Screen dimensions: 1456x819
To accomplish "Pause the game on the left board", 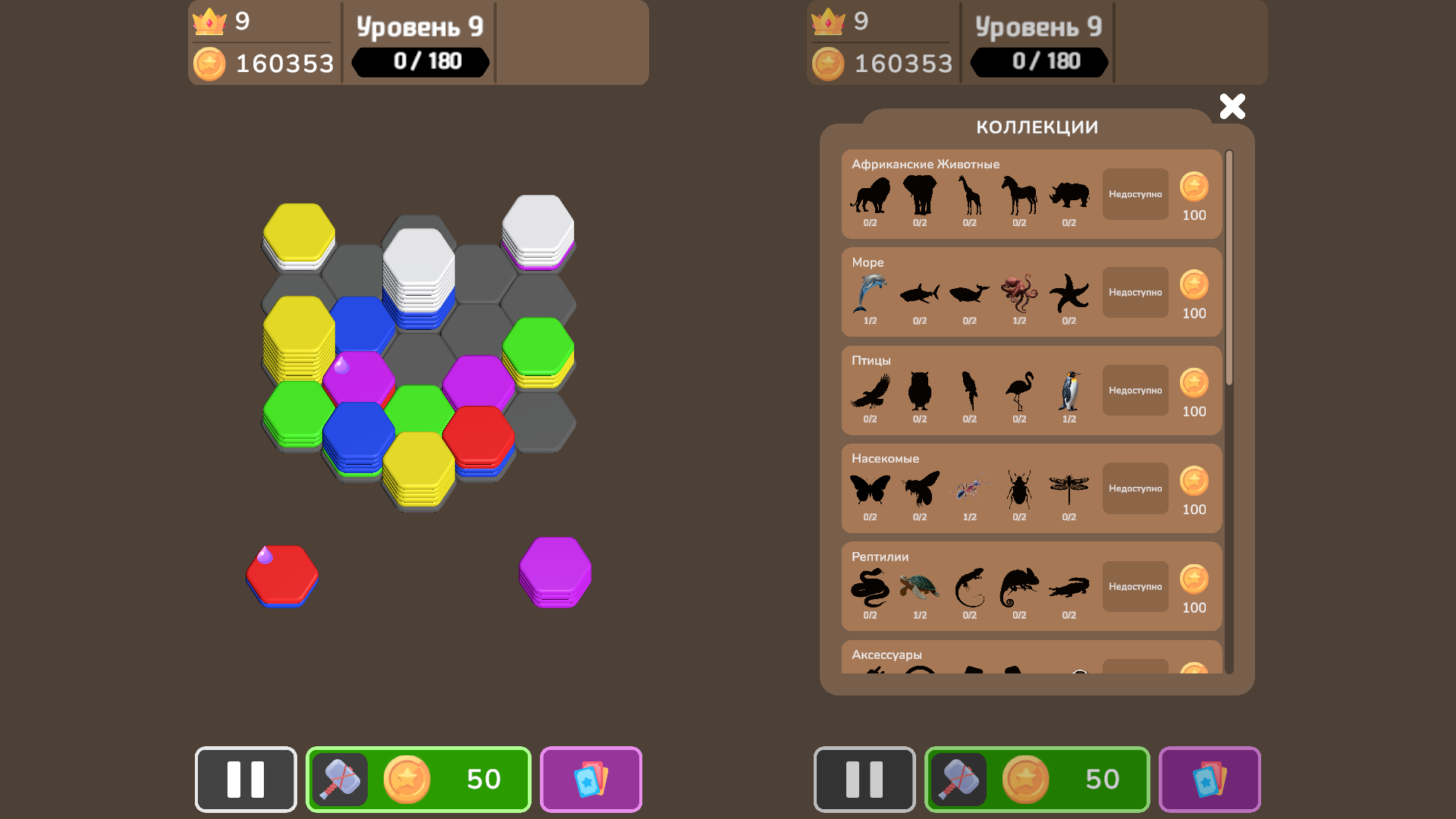I will (245, 779).
